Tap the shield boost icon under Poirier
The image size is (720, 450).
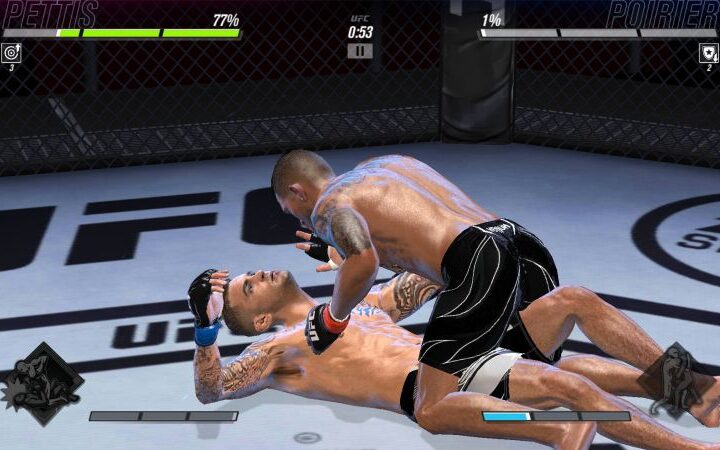pyautogui.click(x=709, y=53)
